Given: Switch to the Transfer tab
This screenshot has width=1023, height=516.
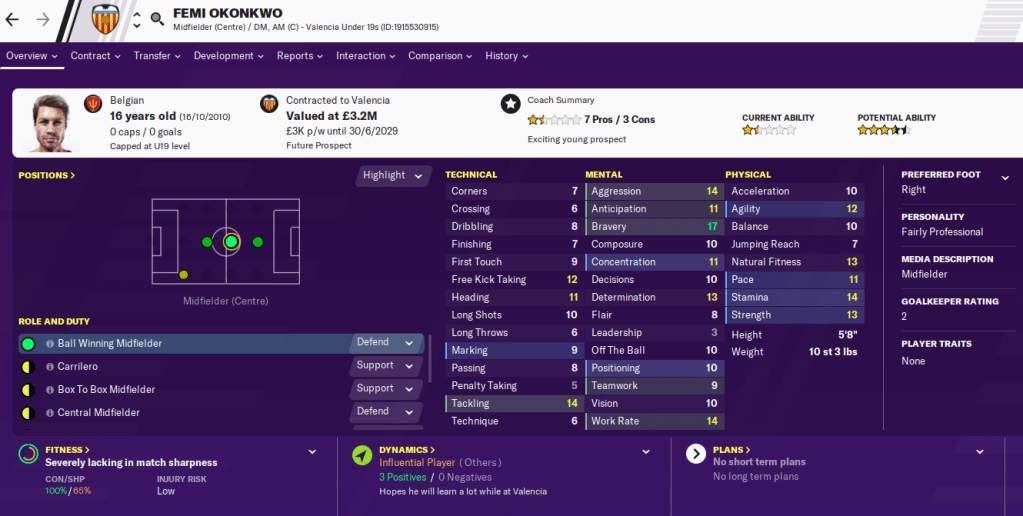Looking at the screenshot, I should pos(157,56).
